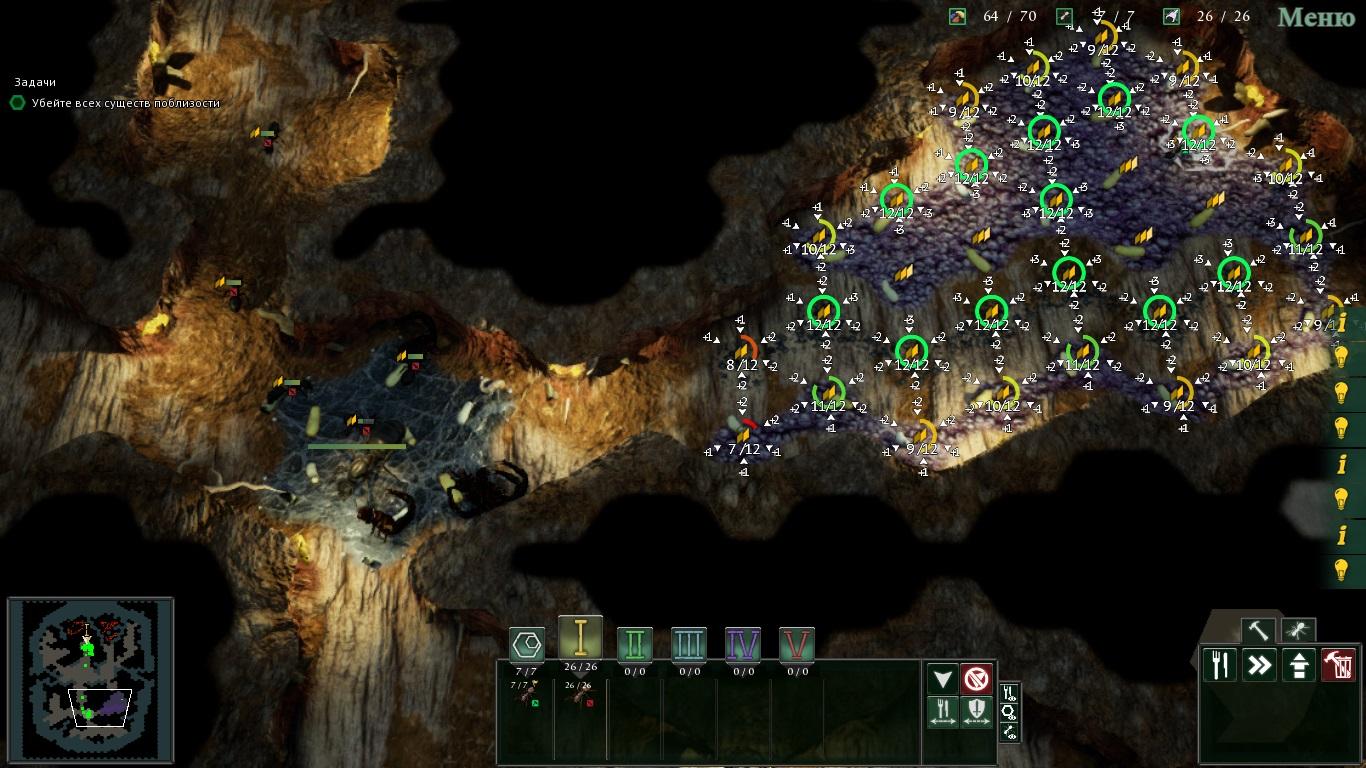
Task: Click the red no-attack stance button
Action: tap(977, 679)
